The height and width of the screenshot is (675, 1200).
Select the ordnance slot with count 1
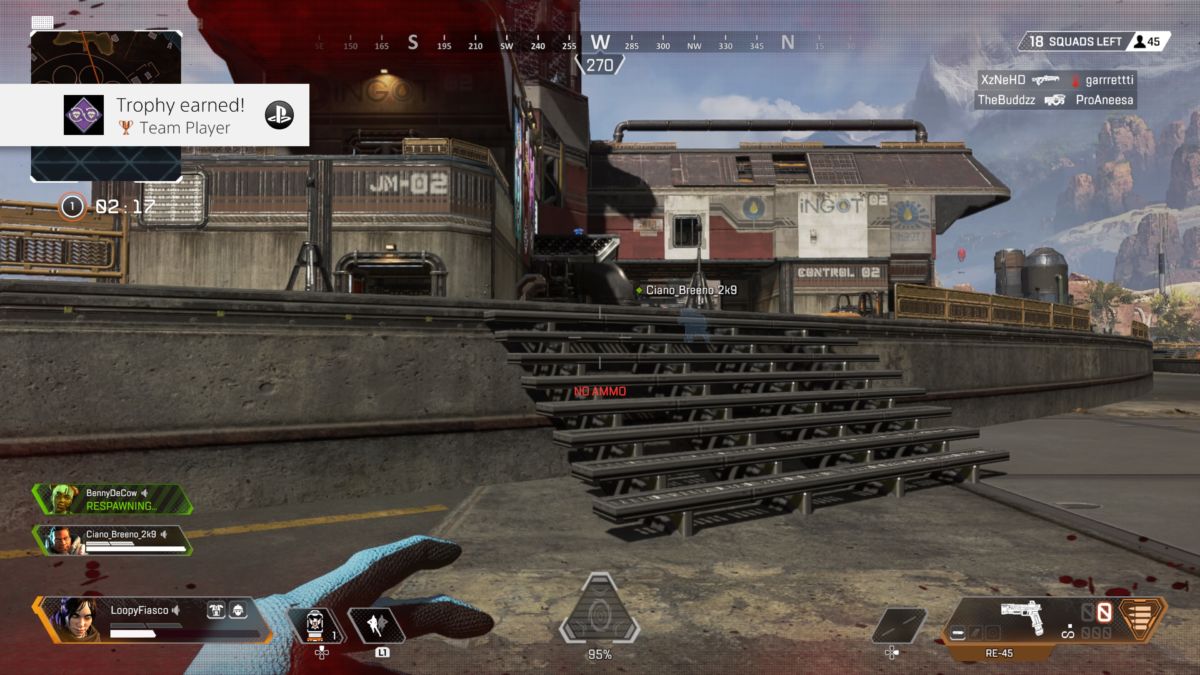click(x=318, y=626)
